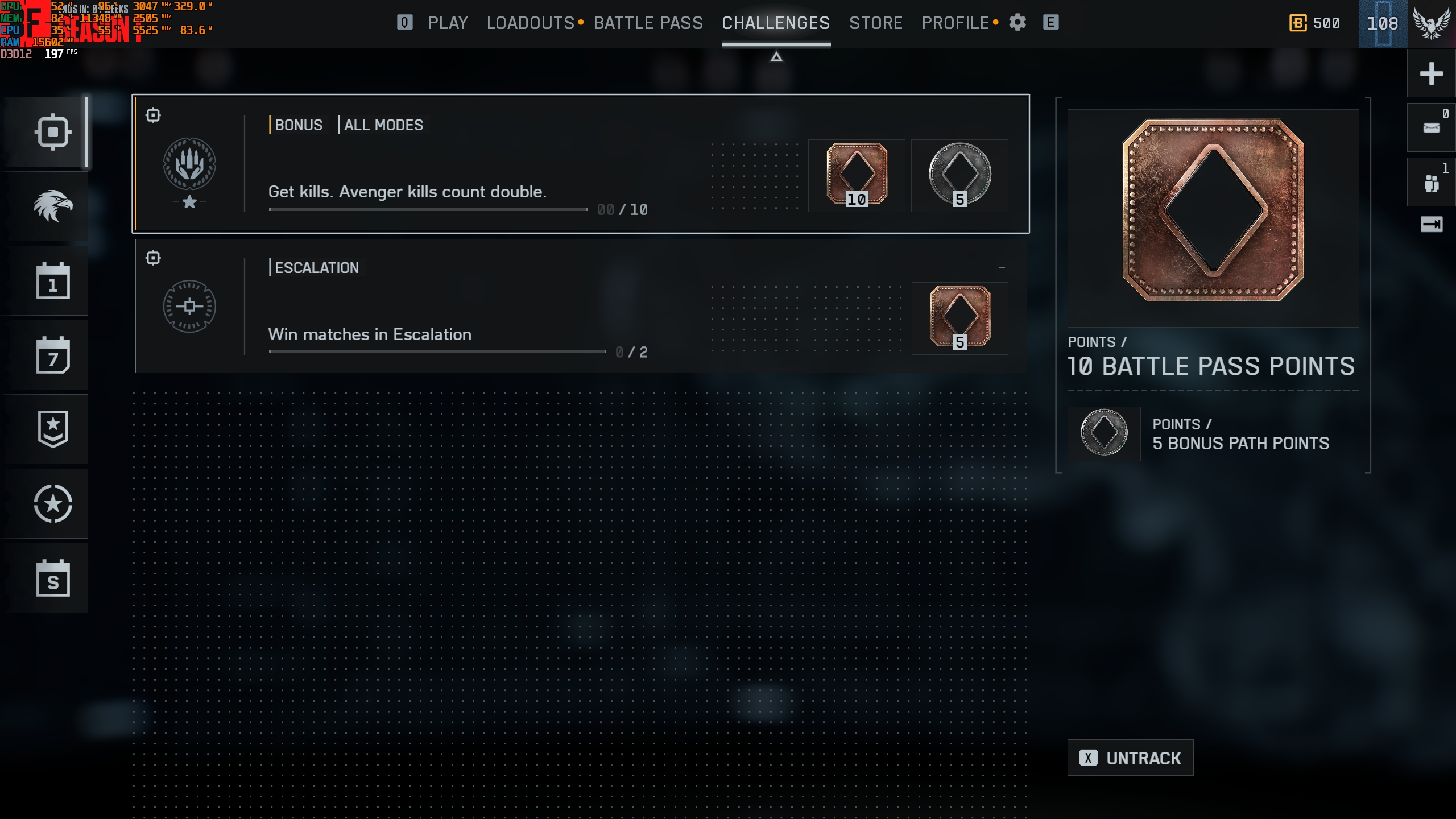
Task: Show tracked challenges category
Action: pyautogui.click(x=52, y=133)
